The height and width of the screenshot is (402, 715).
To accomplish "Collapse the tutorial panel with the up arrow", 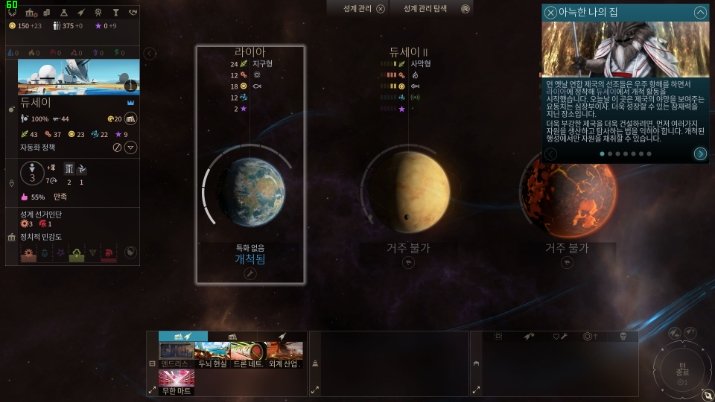I will 700,11.
